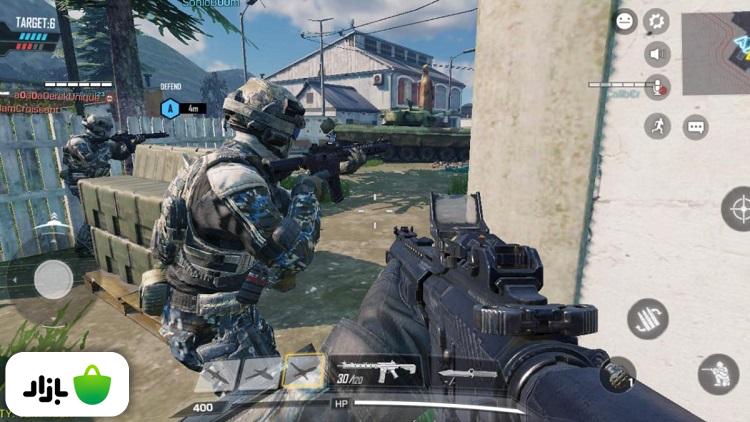Viewport: 750px width, 422px height.
Task: Open the emote face icon
Action: click(x=626, y=21)
